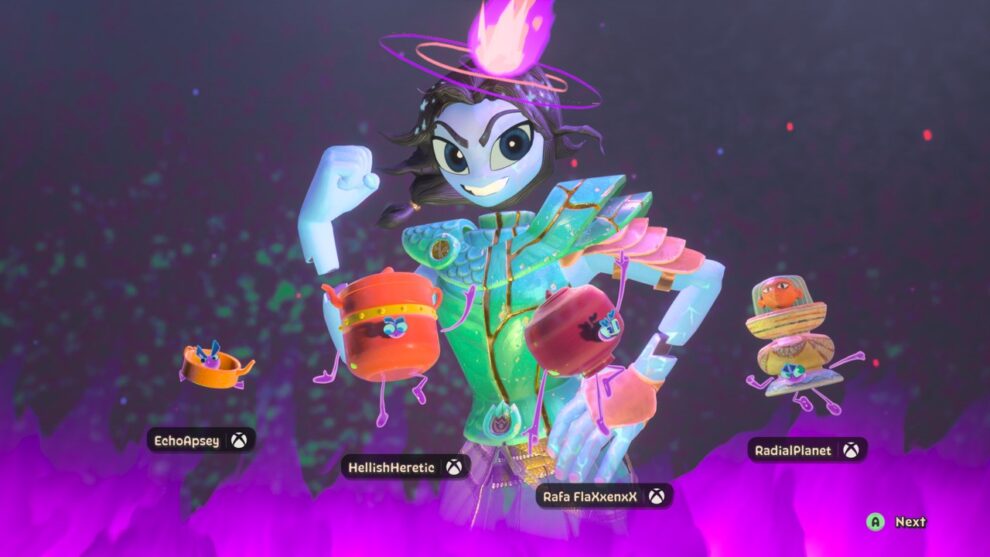
Task: Select the EchoApsey player nameplate
Action: pos(200,440)
